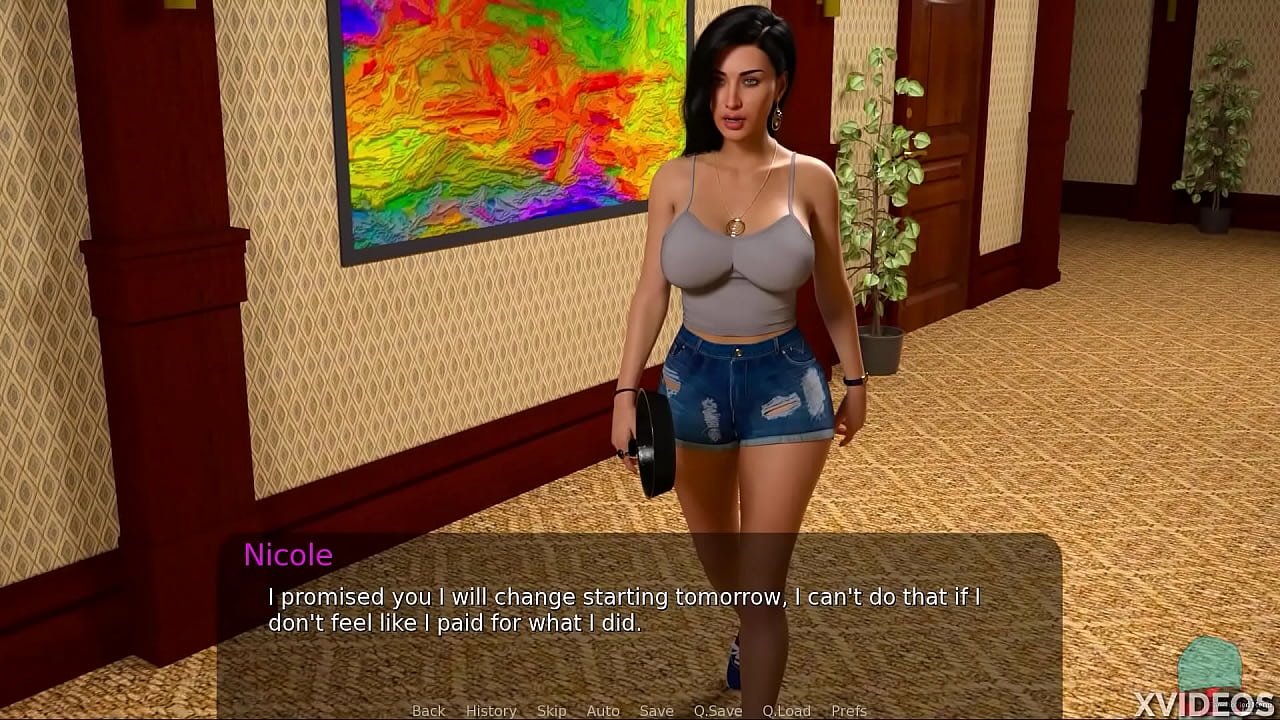This screenshot has width=1280, height=720.
Task: Click Back to rewind the dialogue
Action: click(428, 710)
